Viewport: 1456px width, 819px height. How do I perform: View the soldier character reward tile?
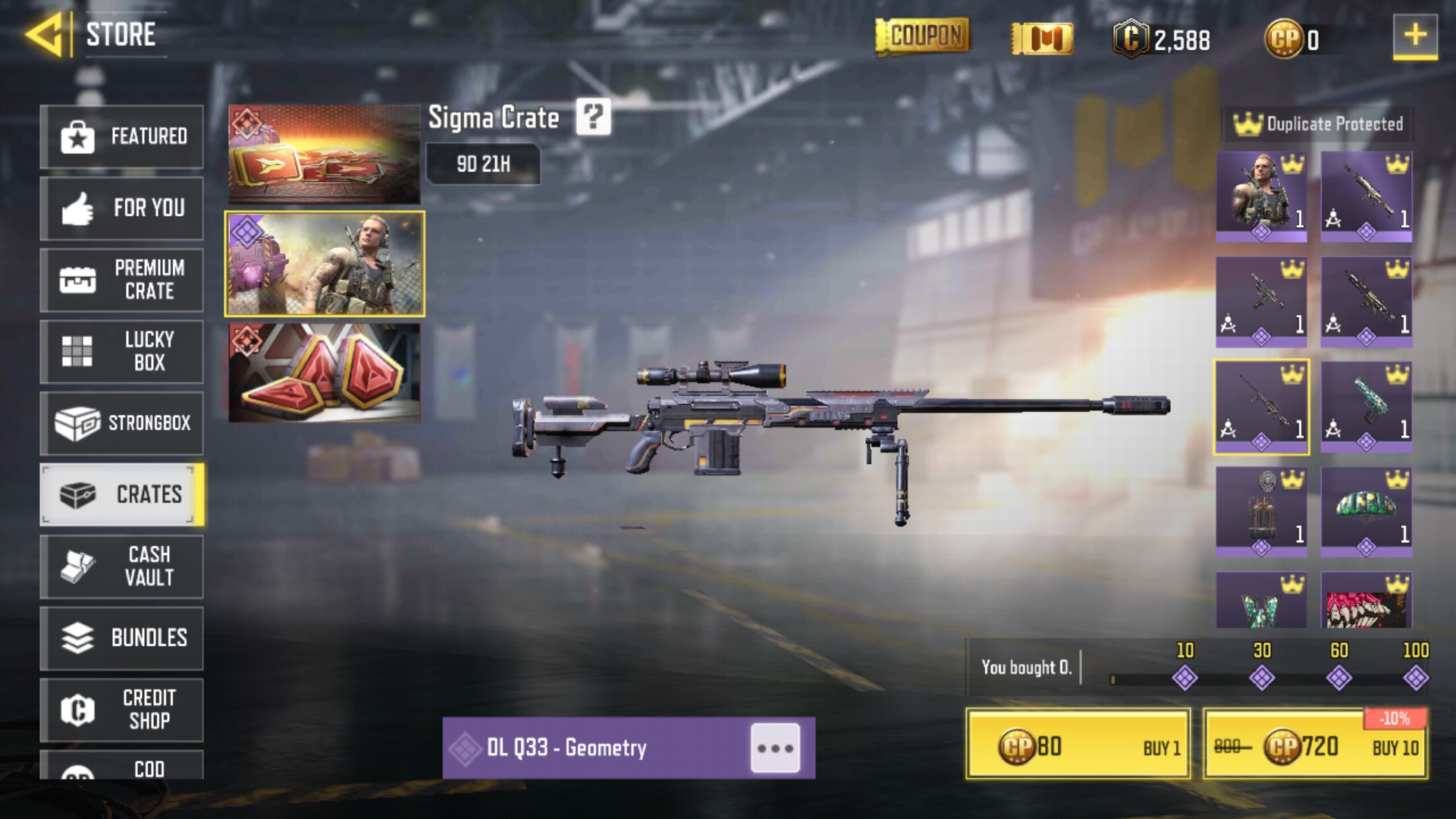(x=1261, y=196)
